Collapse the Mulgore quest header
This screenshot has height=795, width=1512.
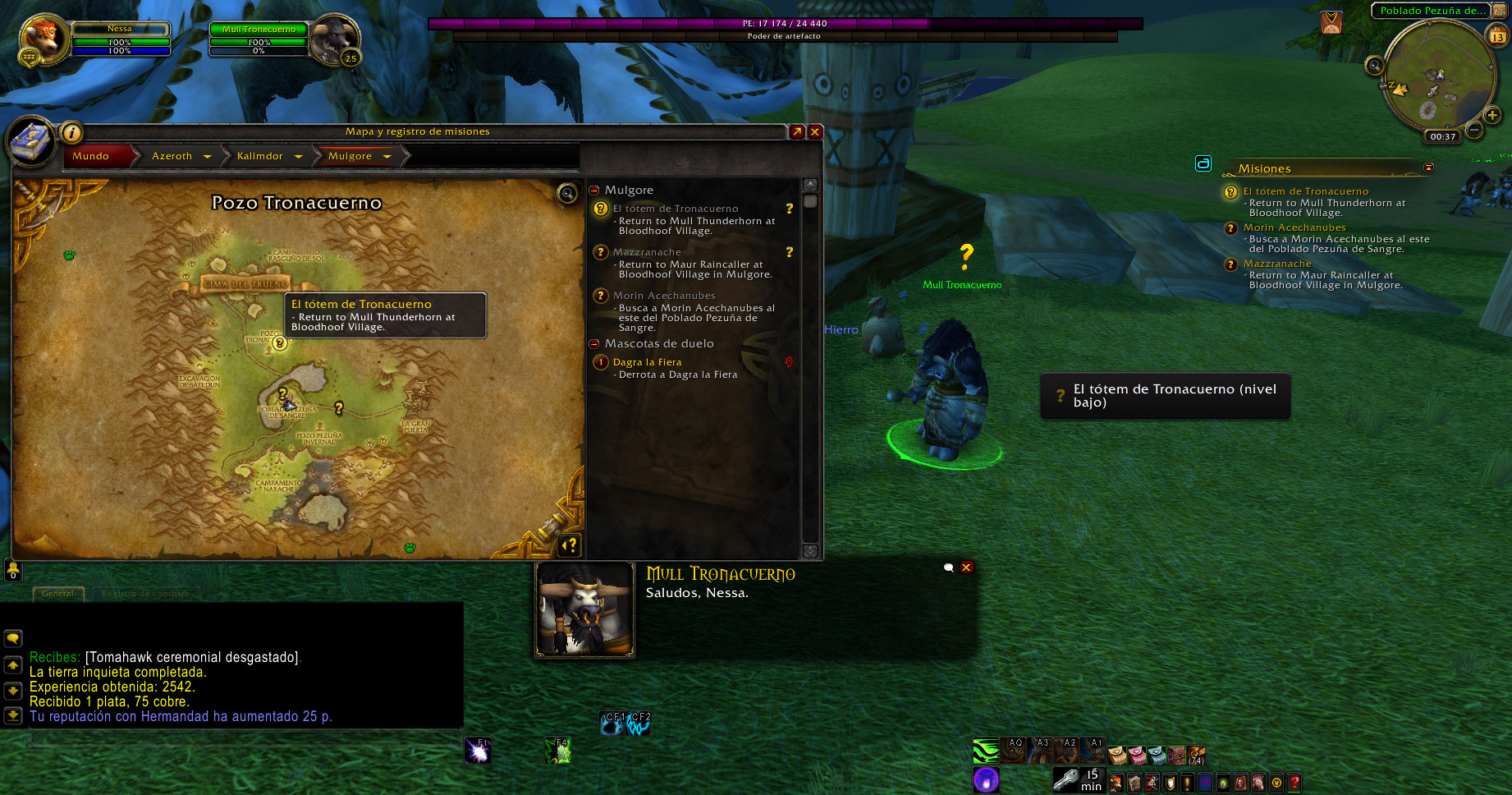pos(594,190)
